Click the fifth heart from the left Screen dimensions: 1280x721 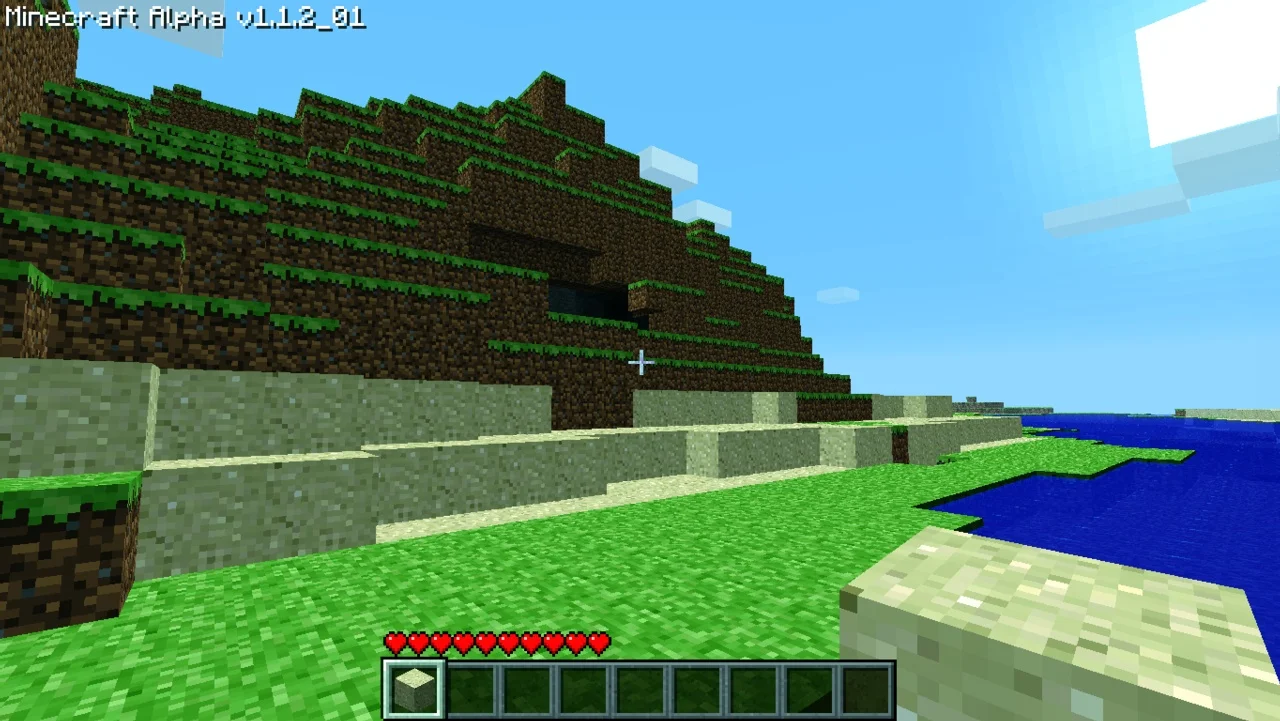click(x=485, y=643)
